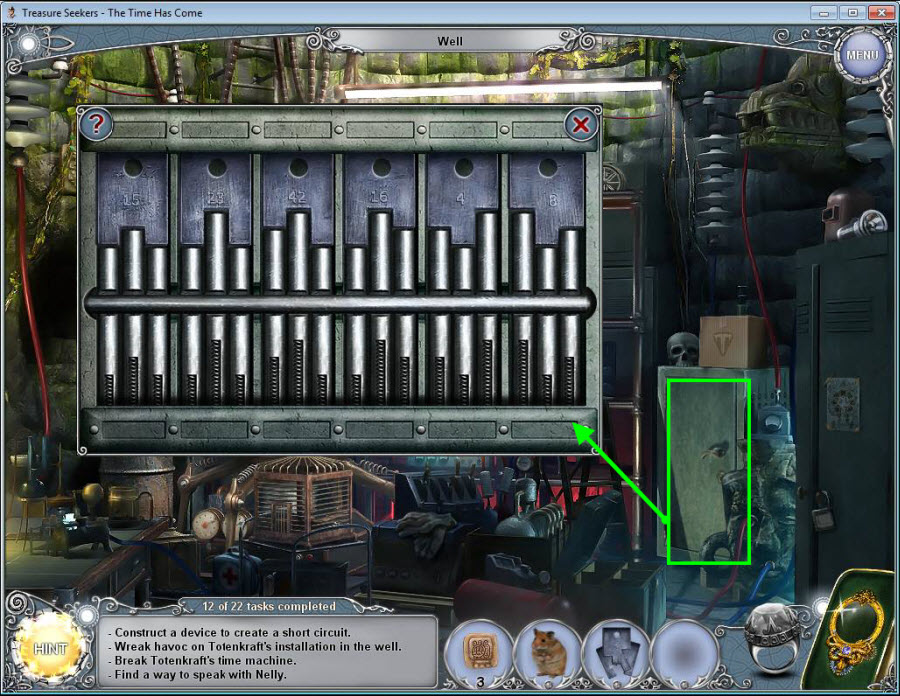Close the key puzzle with the red X

tap(580, 125)
